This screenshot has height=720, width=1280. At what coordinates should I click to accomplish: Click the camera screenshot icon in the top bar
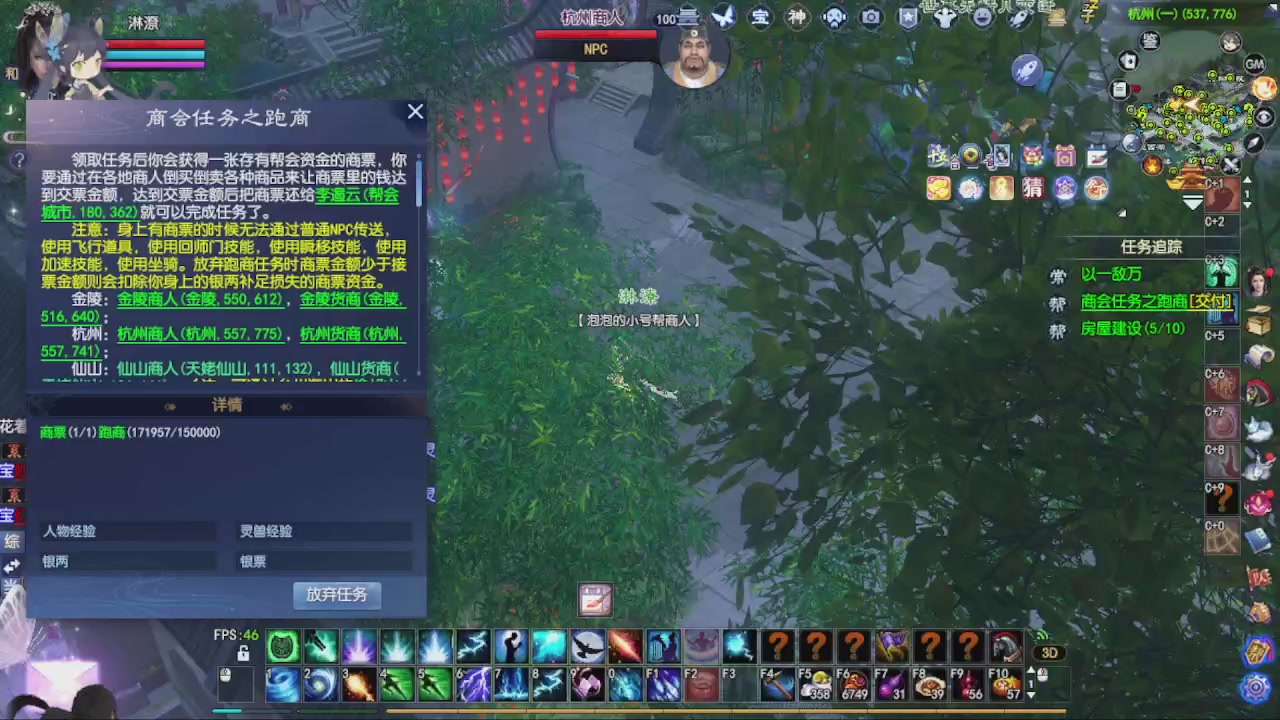[x=871, y=17]
